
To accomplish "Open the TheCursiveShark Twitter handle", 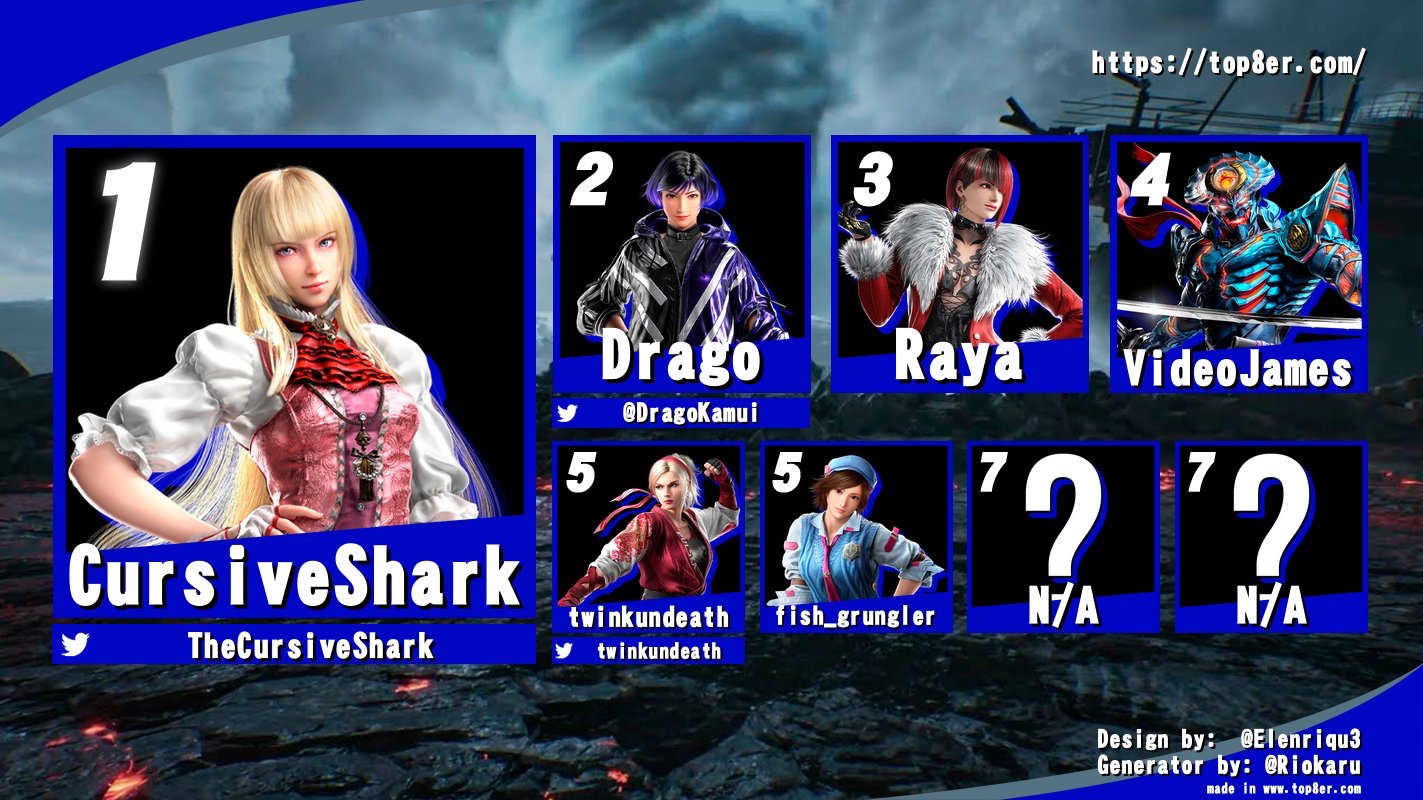I will (310, 646).
